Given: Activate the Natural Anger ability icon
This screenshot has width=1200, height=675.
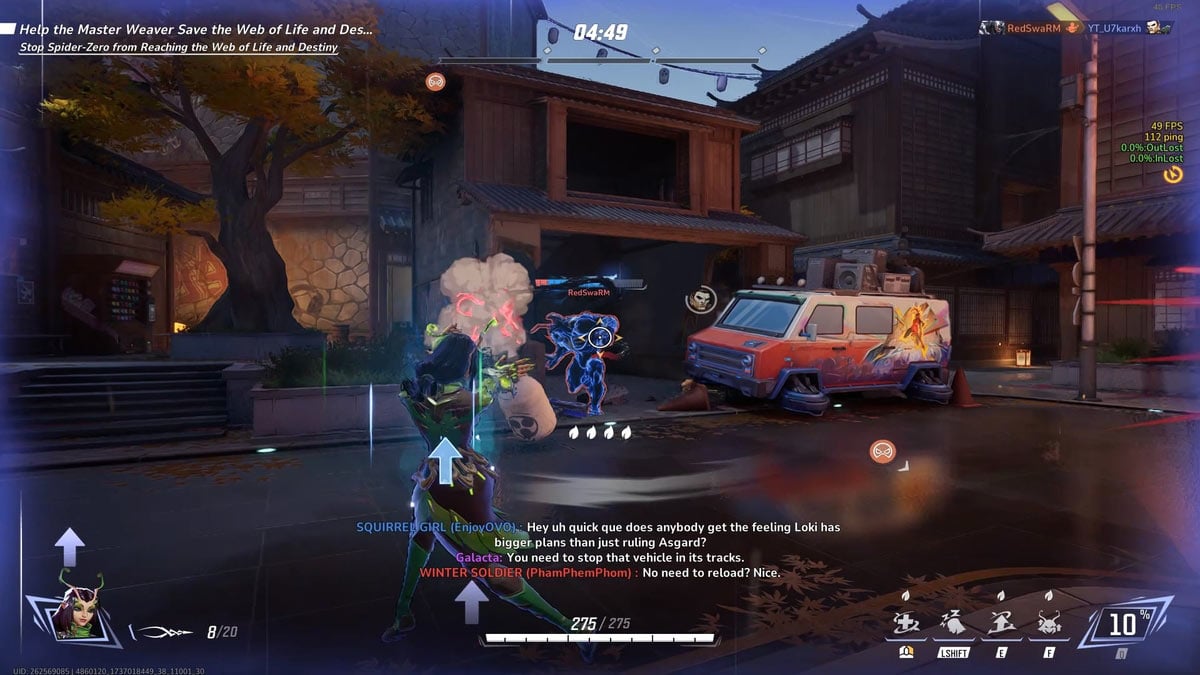Looking at the screenshot, I should [x=1049, y=626].
